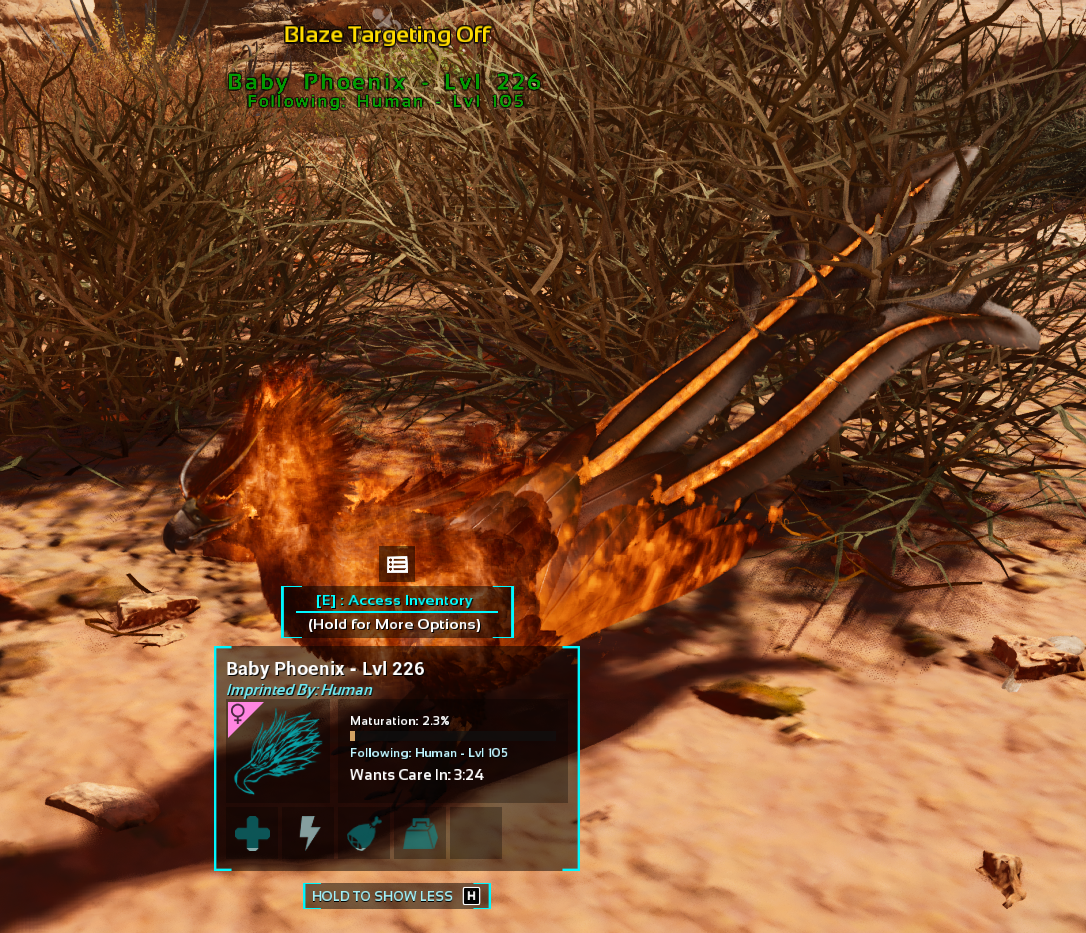
Task: Select the weight stat icon
Action: [x=420, y=833]
